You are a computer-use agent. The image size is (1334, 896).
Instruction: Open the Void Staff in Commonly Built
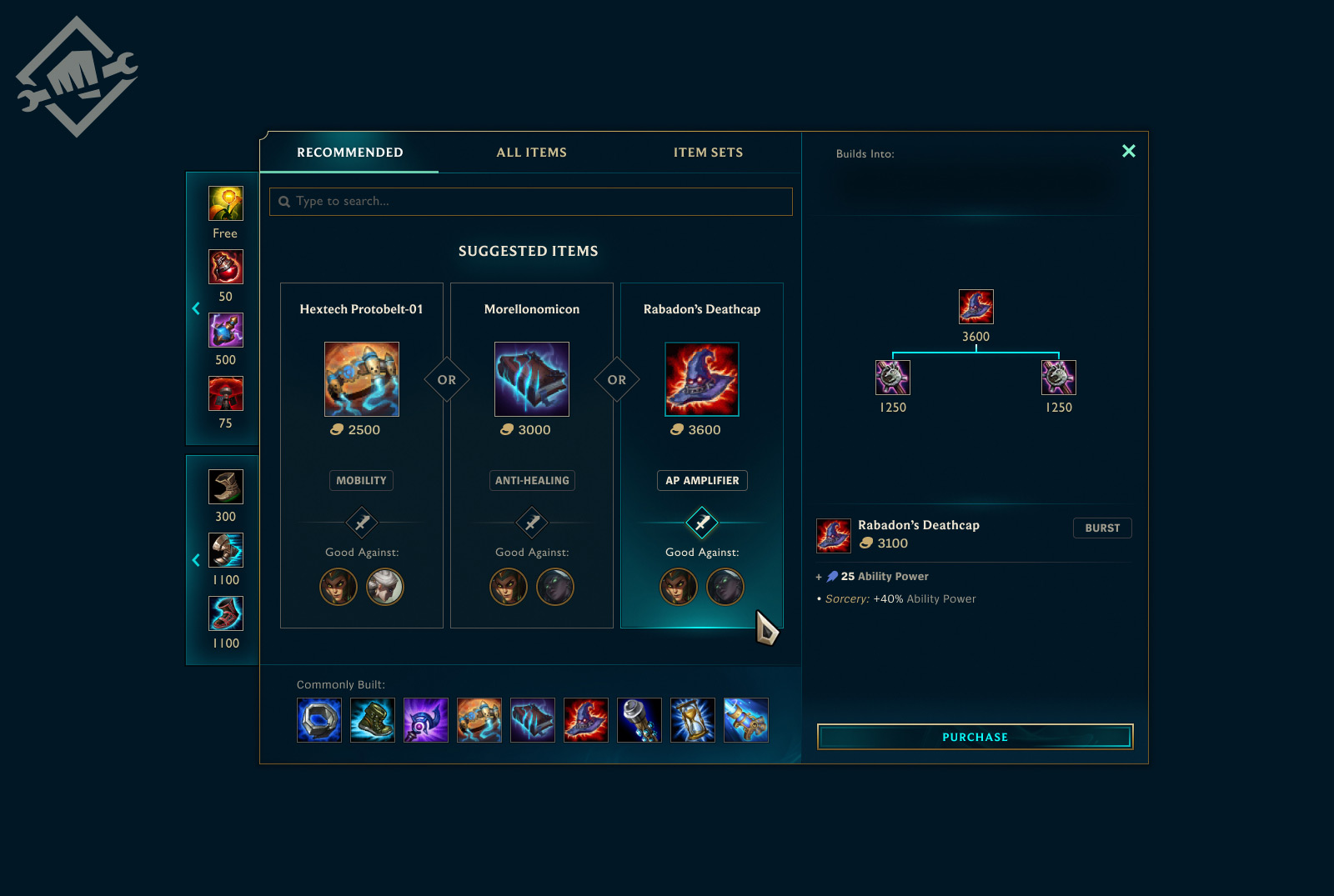(x=425, y=720)
